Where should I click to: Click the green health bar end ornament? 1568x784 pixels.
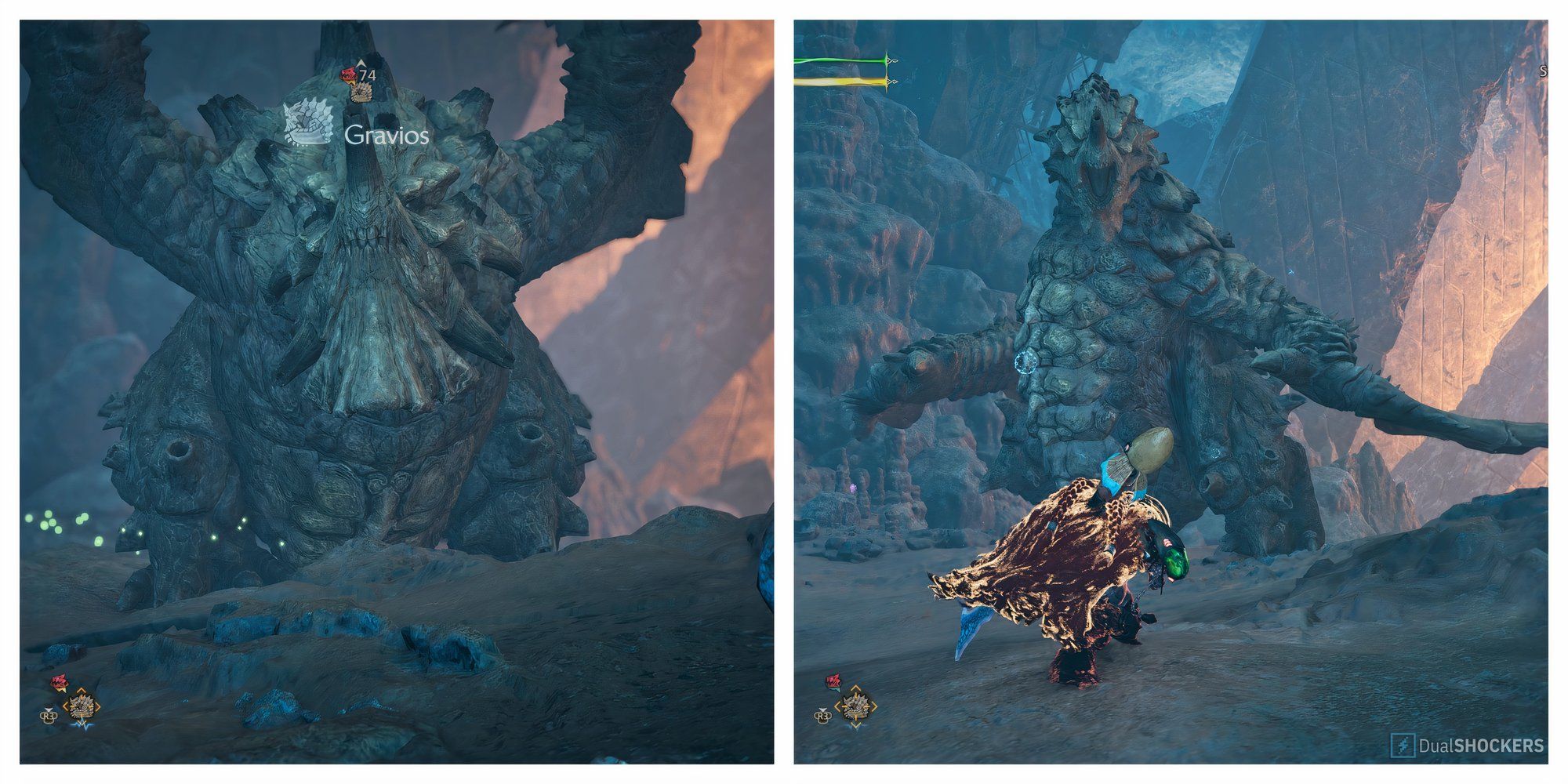click(892, 61)
